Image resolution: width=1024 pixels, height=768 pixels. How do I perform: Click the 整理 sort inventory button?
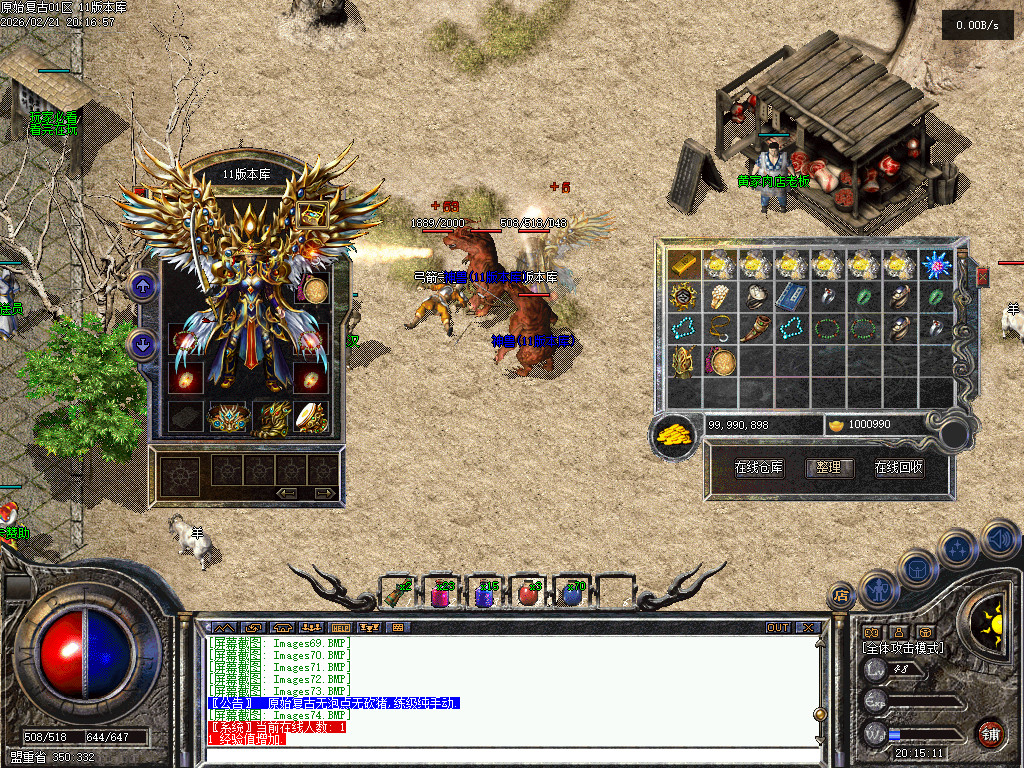(829, 468)
